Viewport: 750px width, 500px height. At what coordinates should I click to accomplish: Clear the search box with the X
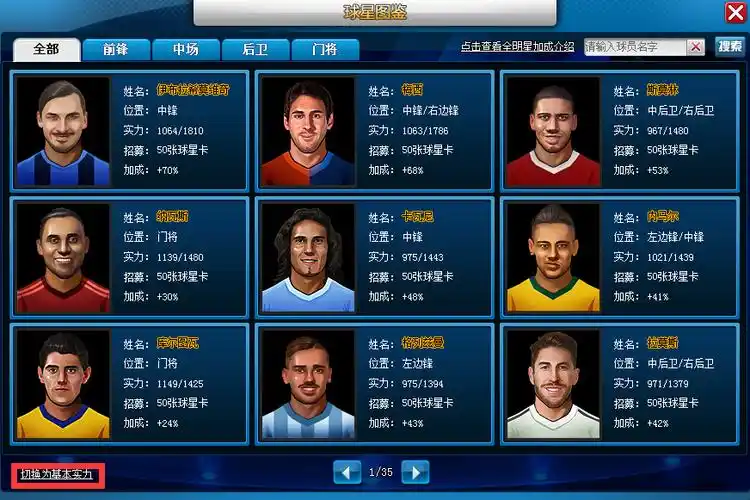[696, 47]
